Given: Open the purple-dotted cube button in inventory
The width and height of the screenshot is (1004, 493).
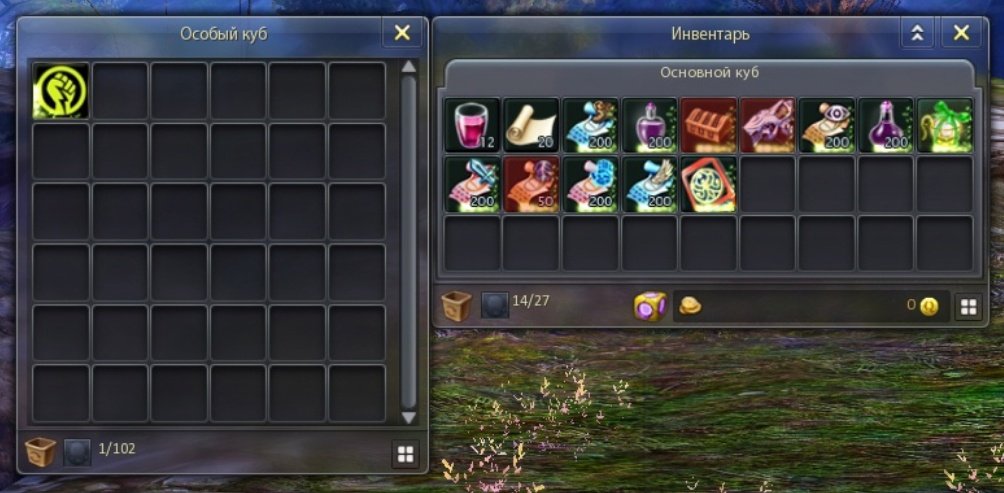Looking at the screenshot, I should pos(650,306).
